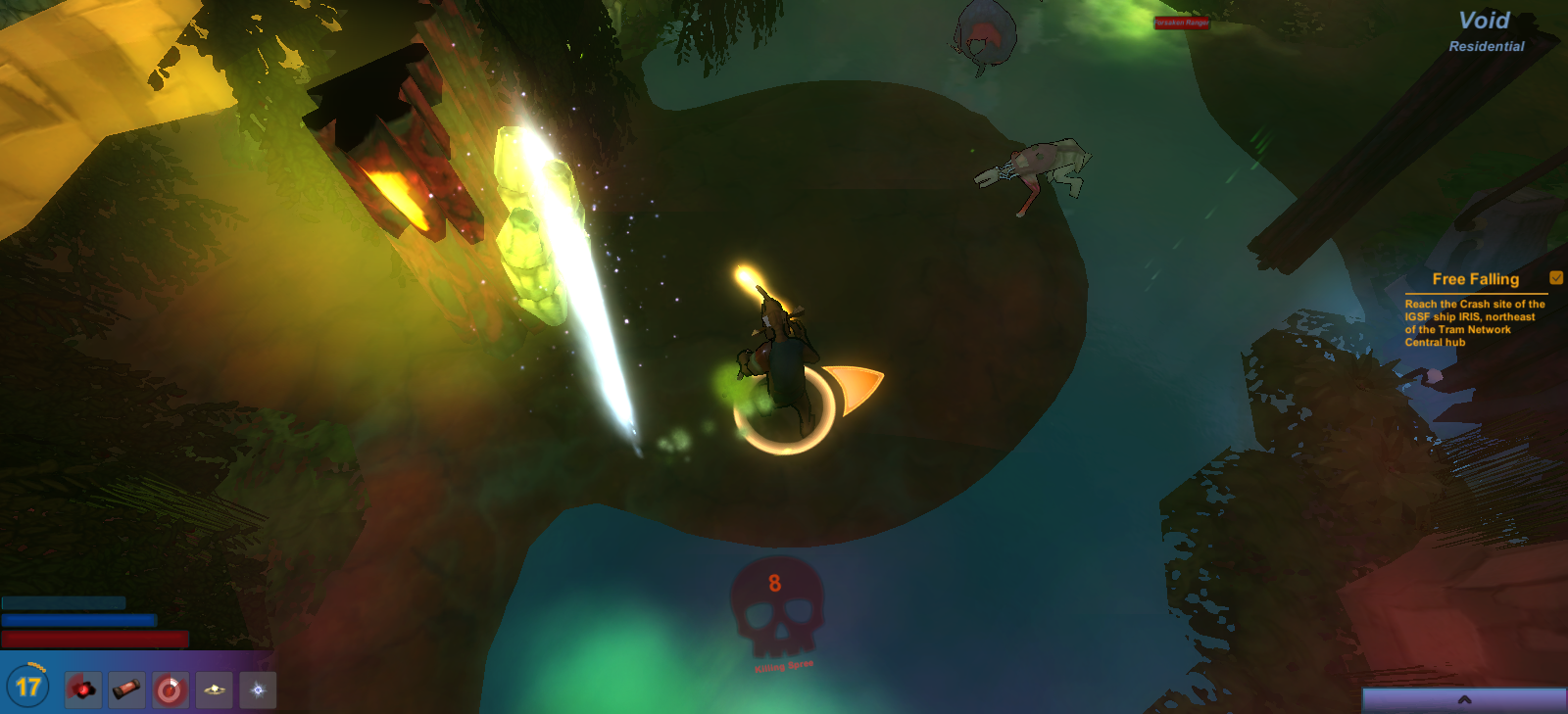Toggle the Free Falling quest checkbox
The height and width of the screenshot is (714, 1568).
[x=1556, y=278]
